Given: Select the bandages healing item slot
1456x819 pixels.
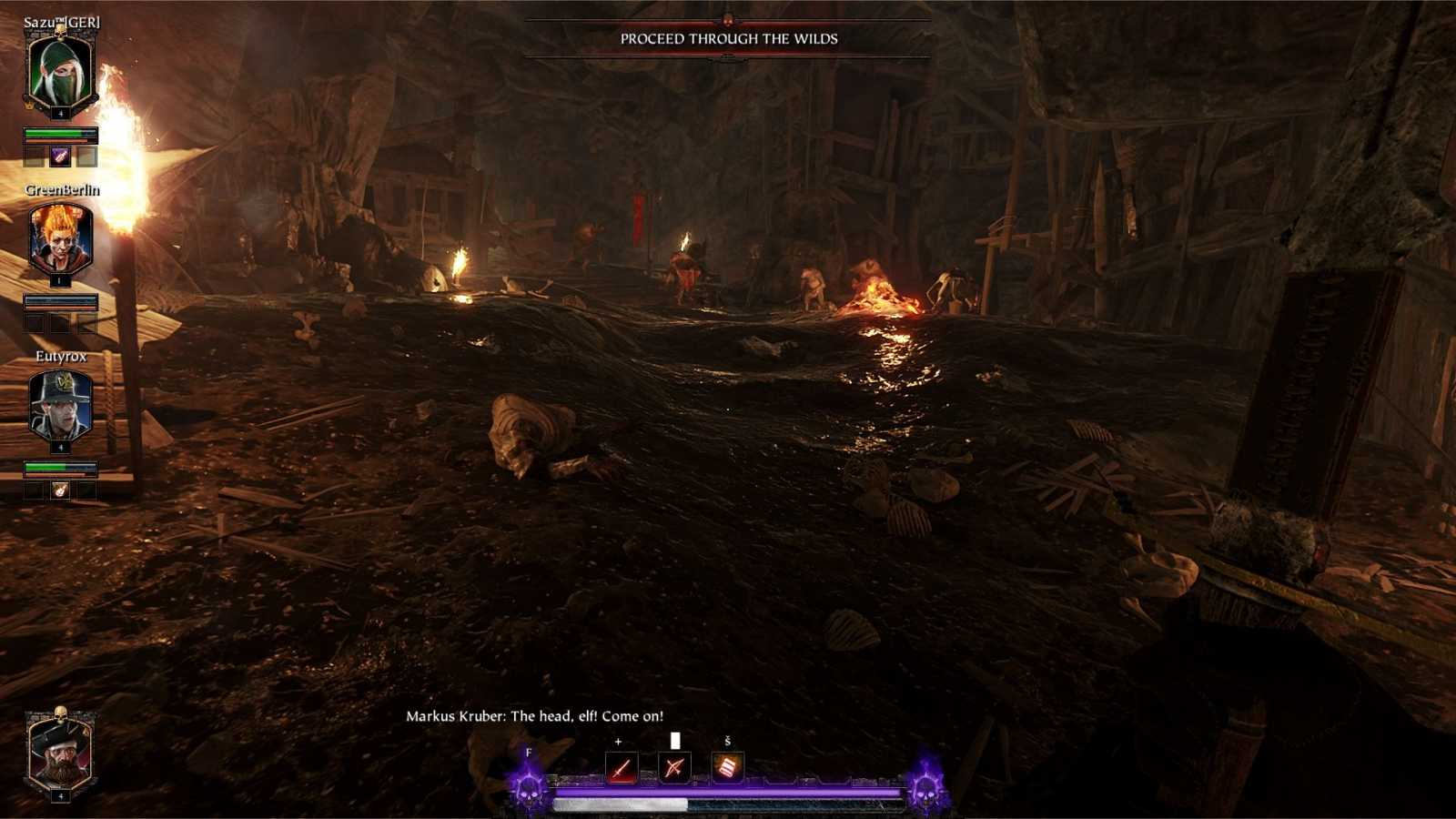Looking at the screenshot, I should pos(726,765).
